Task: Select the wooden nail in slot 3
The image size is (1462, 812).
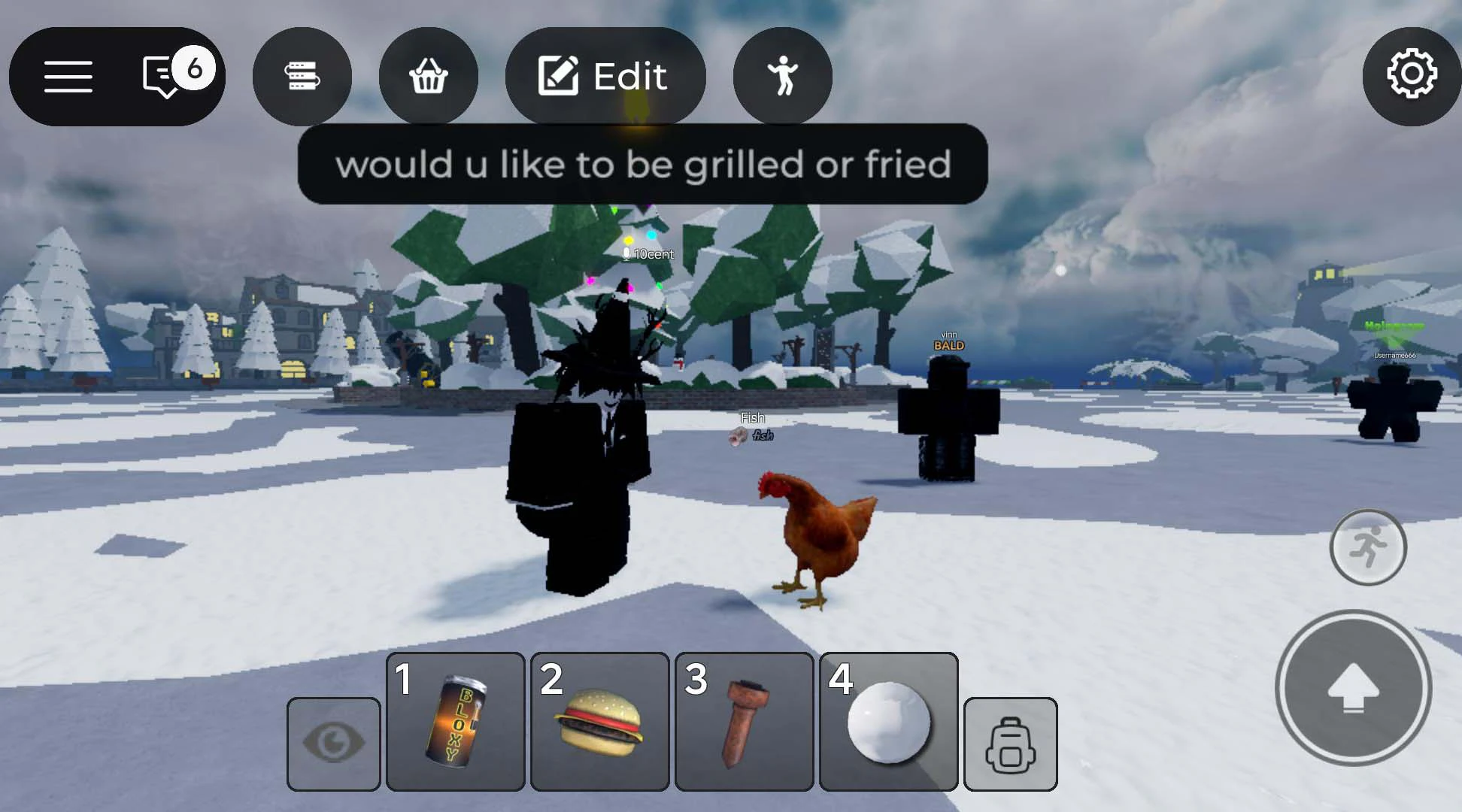Action: click(744, 722)
